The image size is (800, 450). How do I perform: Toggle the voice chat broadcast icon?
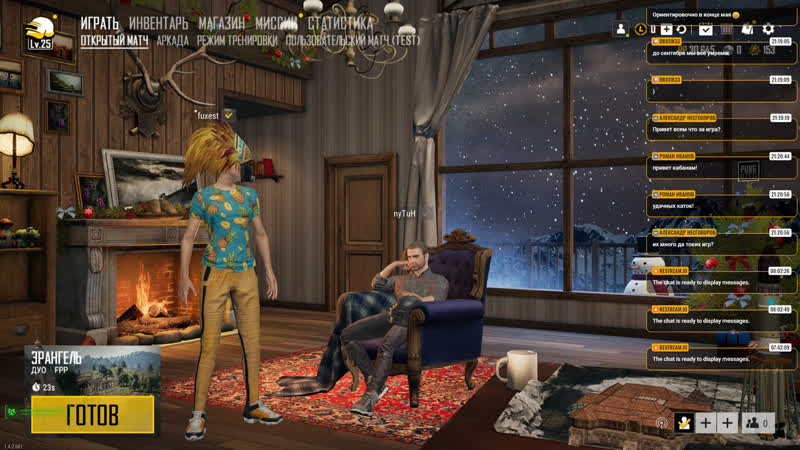click(x=661, y=423)
